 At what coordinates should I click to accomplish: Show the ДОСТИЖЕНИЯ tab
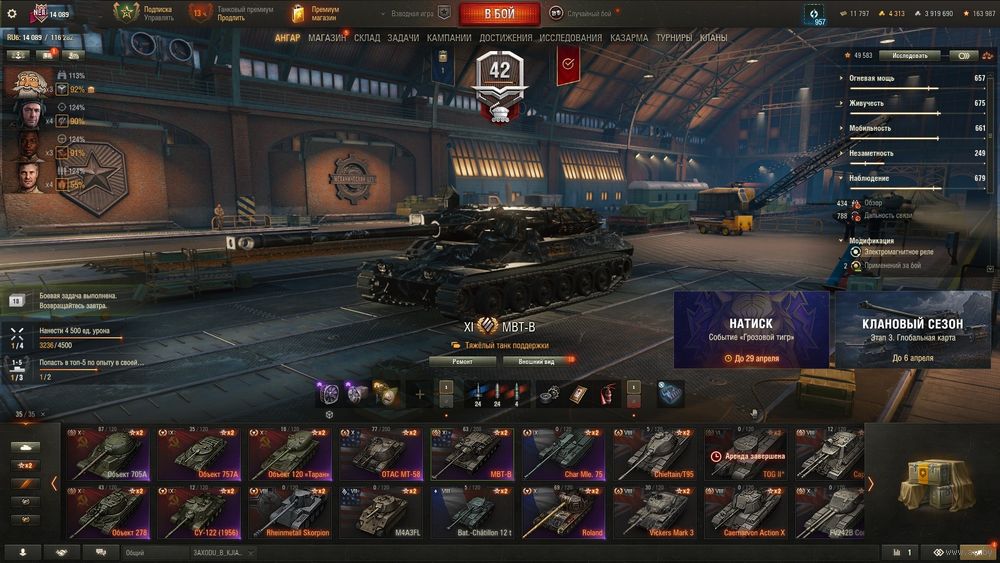point(505,38)
